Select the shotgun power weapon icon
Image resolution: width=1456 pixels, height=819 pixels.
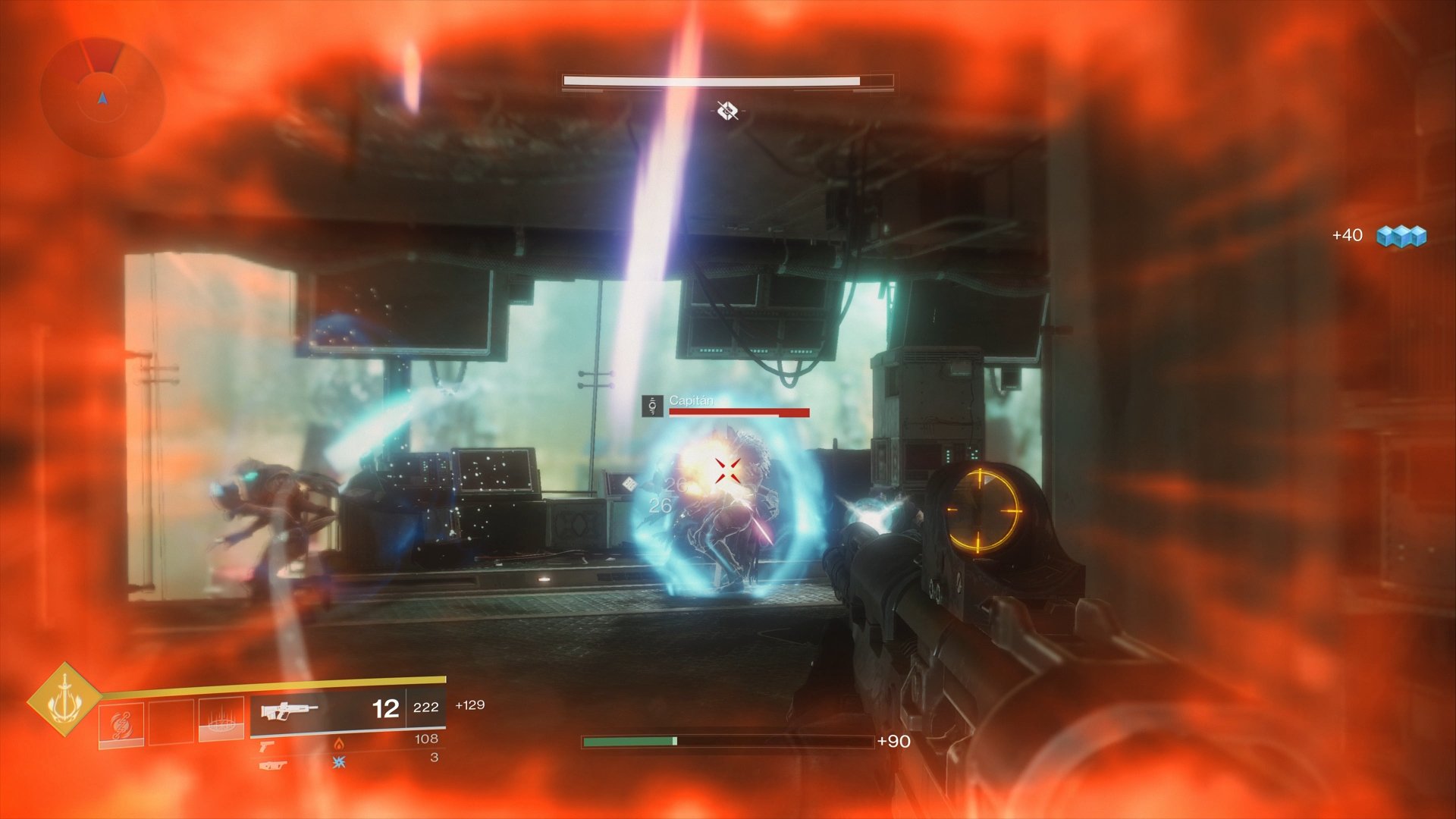tap(274, 766)
